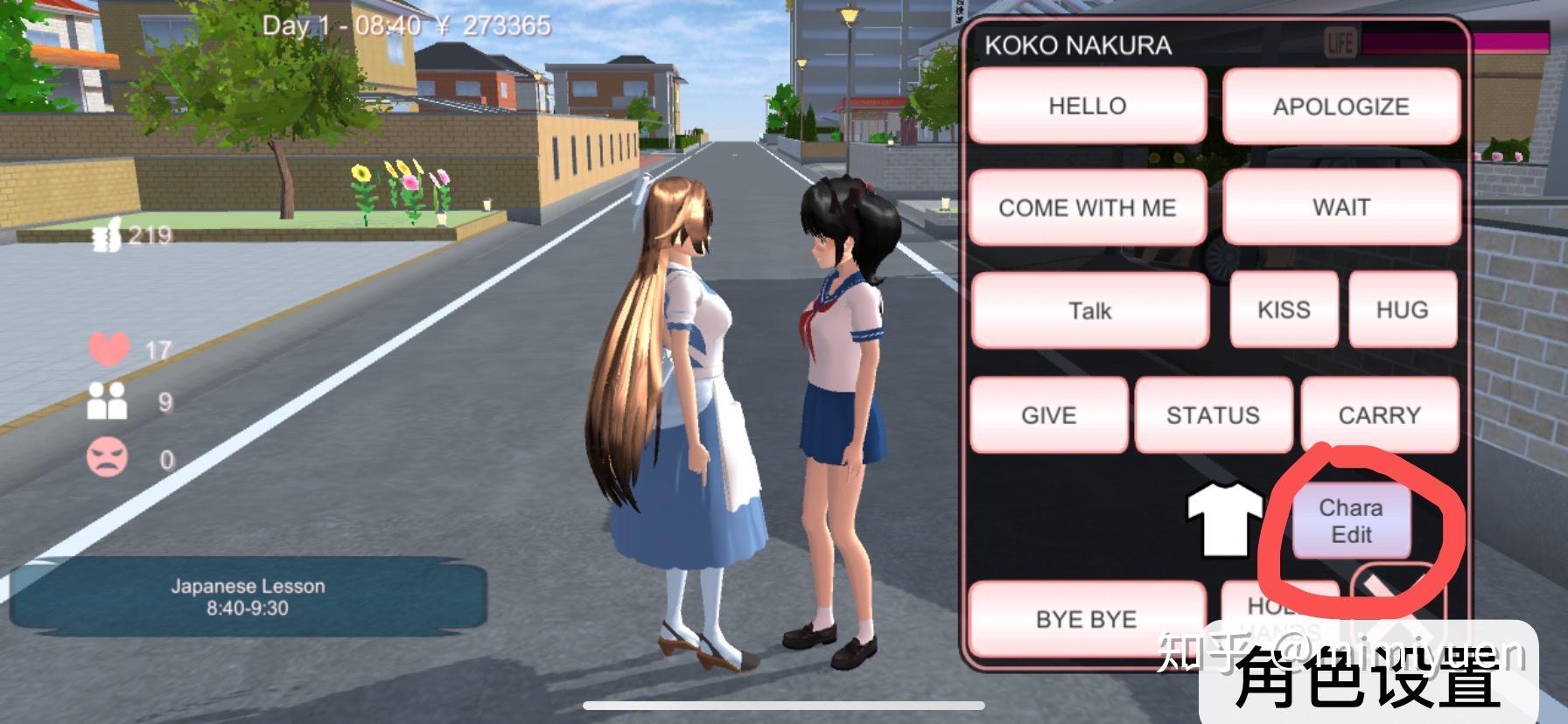1568x724 pixels.
Task: Choose the HELLO greeting option
Action: [x=1088, y=106]
